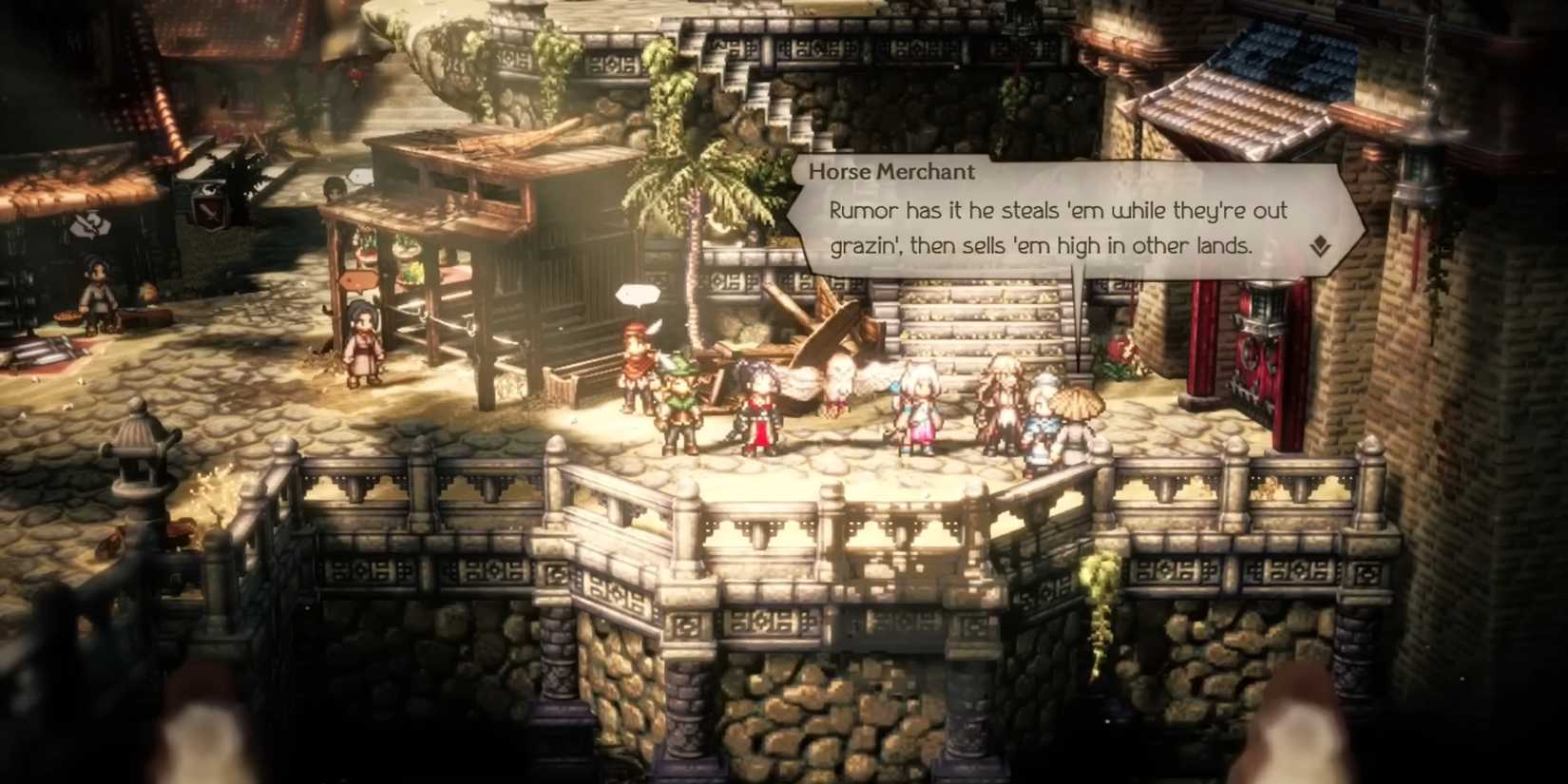
Task: Click the orange speech bubble near the flower stall
Action: click(x=358, y=279)
